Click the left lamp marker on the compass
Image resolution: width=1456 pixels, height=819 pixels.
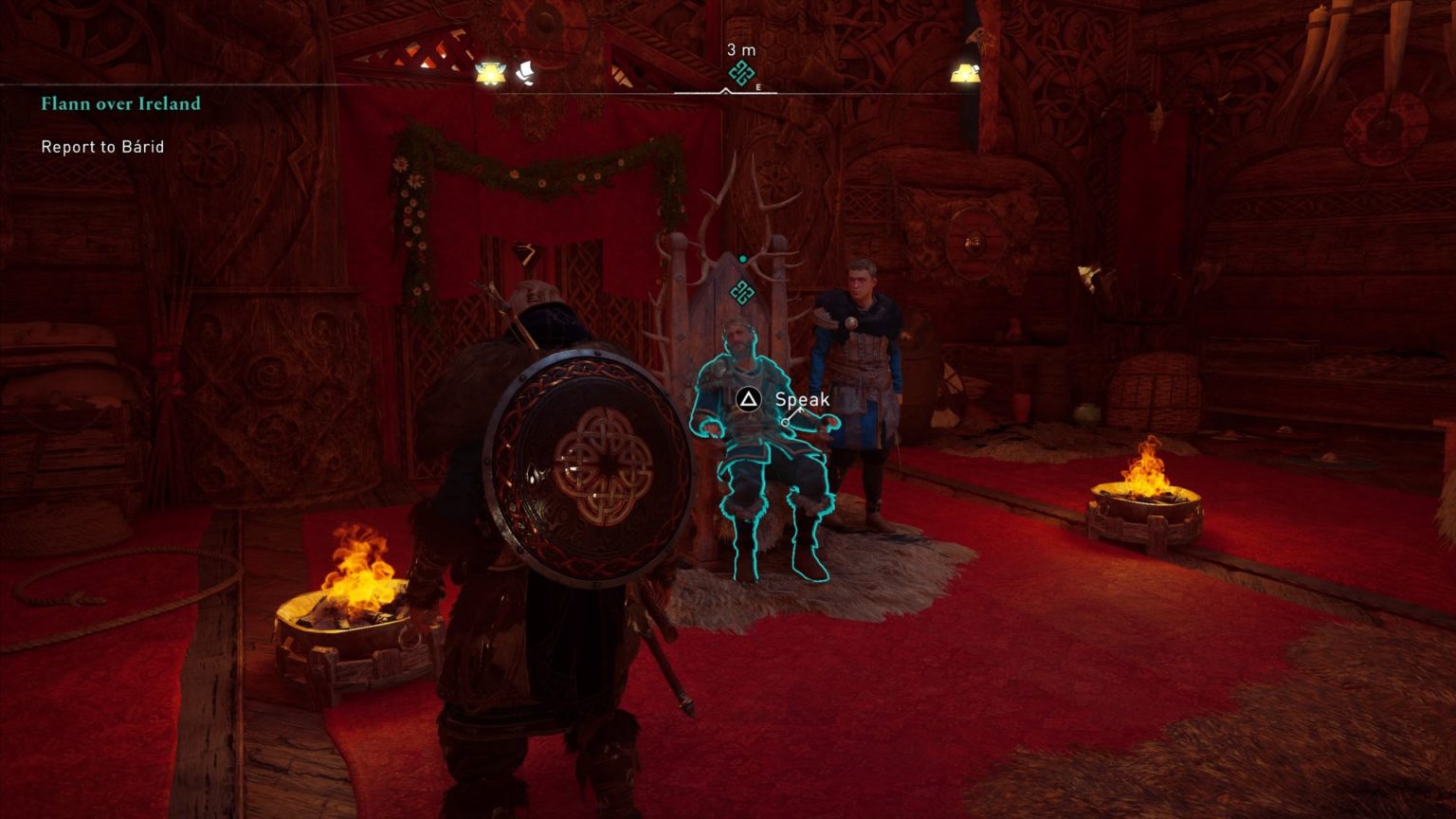[489, 72]
